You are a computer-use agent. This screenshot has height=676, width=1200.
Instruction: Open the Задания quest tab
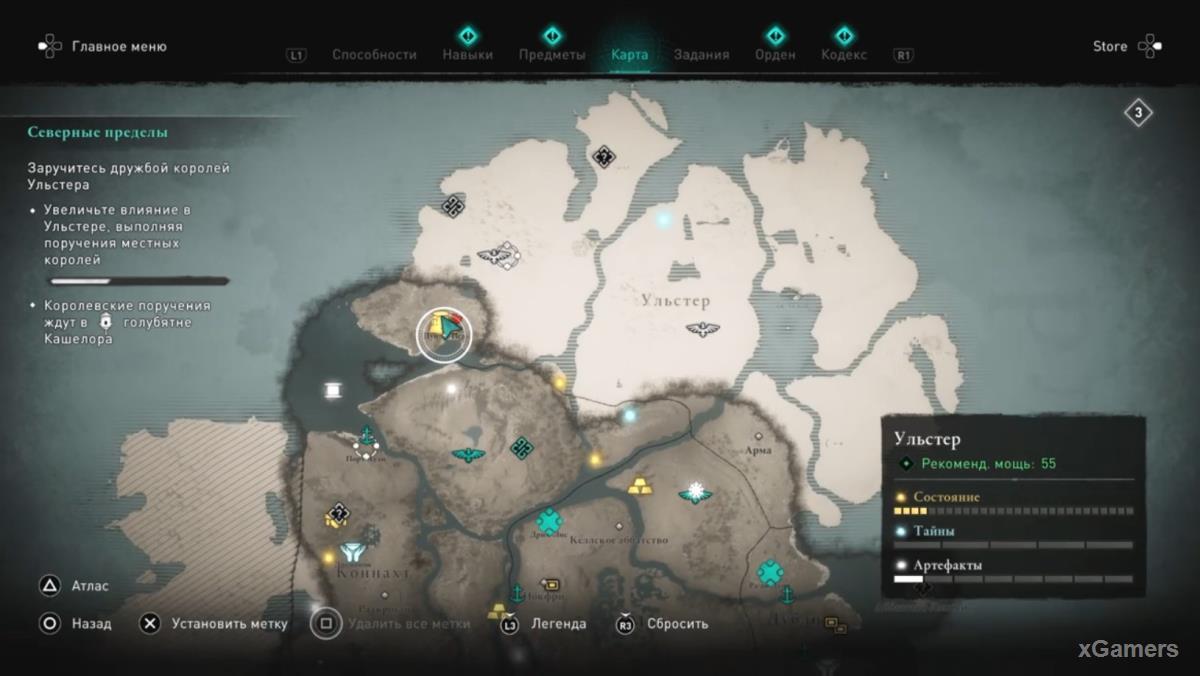(x=701, y=55)
